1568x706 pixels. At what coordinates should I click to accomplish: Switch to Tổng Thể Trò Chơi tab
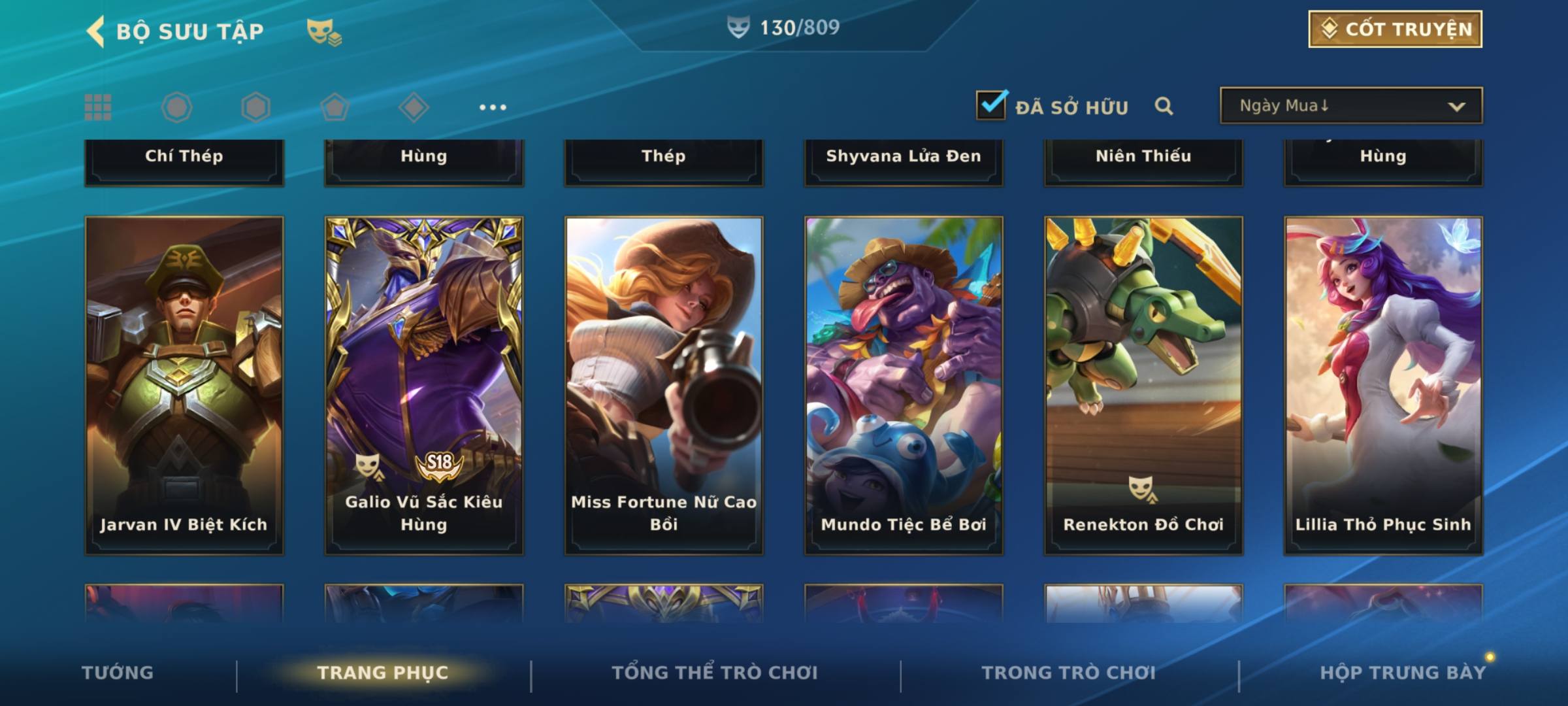click(715, 673)
